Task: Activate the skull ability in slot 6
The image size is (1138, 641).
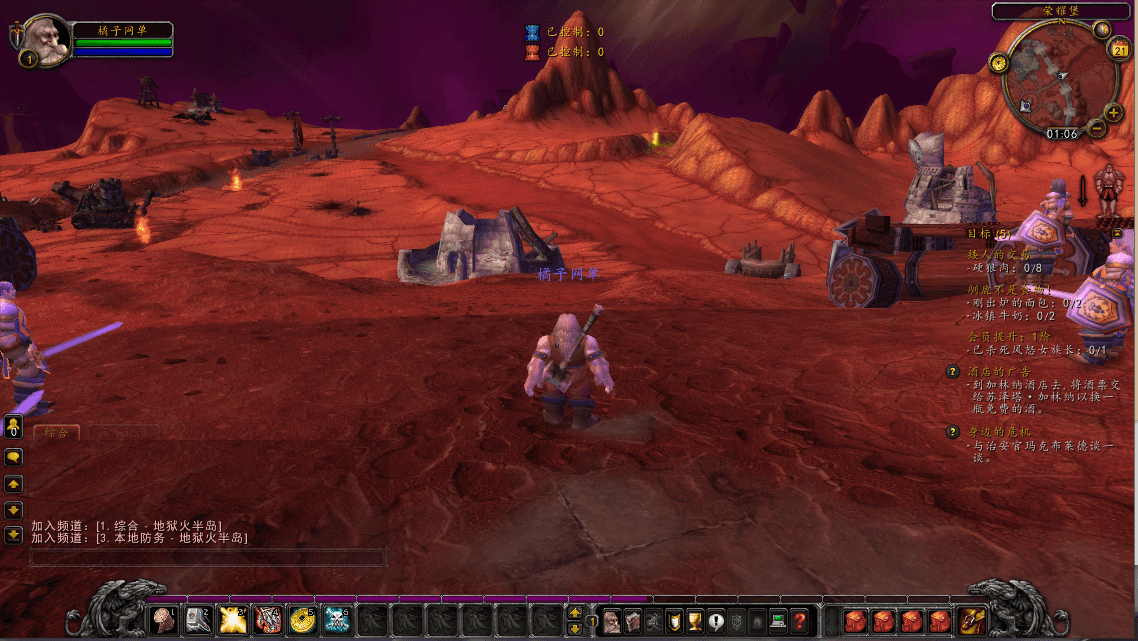Action: point(337,621)
